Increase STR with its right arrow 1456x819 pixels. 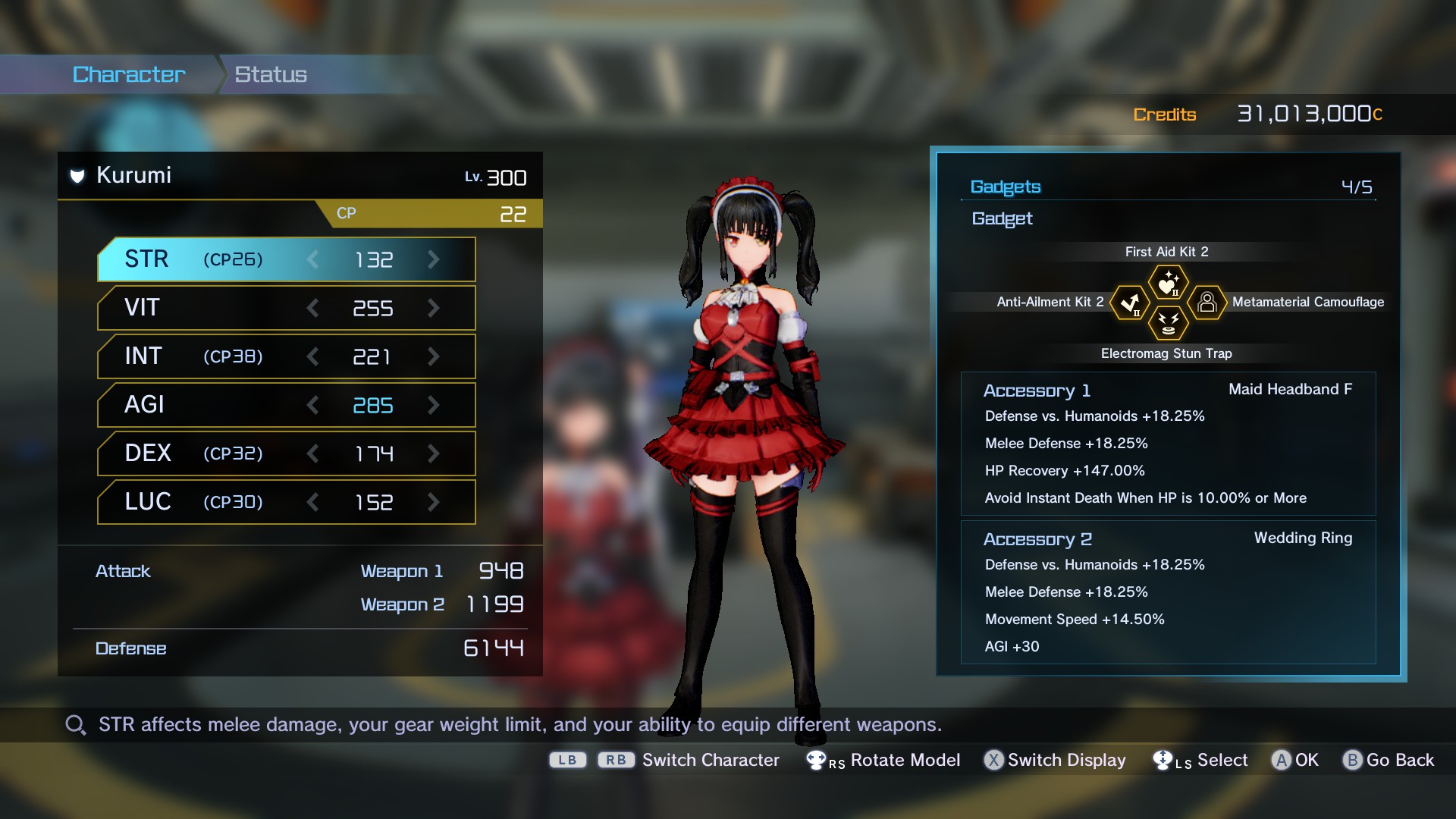434,259
